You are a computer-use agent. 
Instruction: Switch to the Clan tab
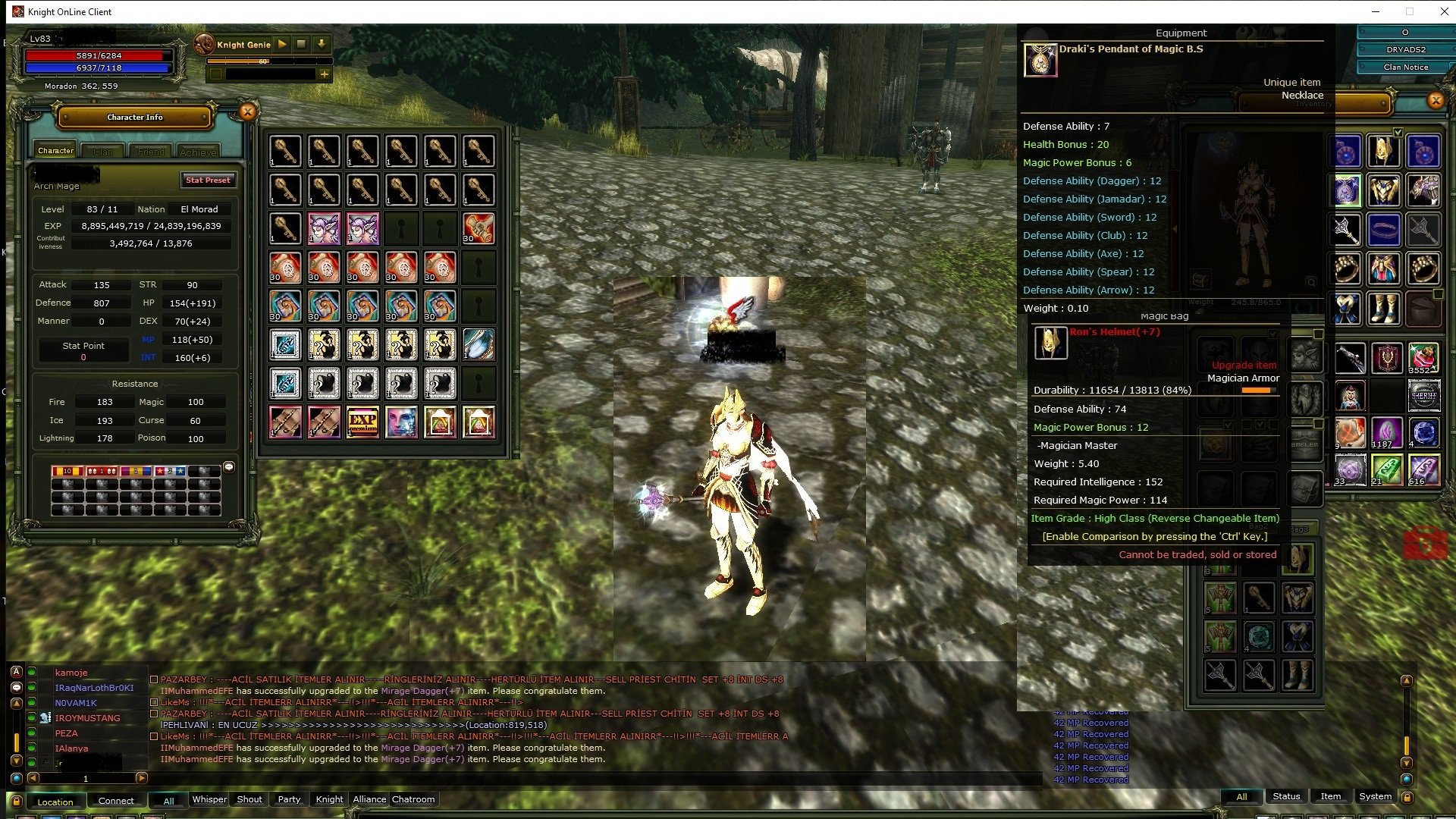103,152
